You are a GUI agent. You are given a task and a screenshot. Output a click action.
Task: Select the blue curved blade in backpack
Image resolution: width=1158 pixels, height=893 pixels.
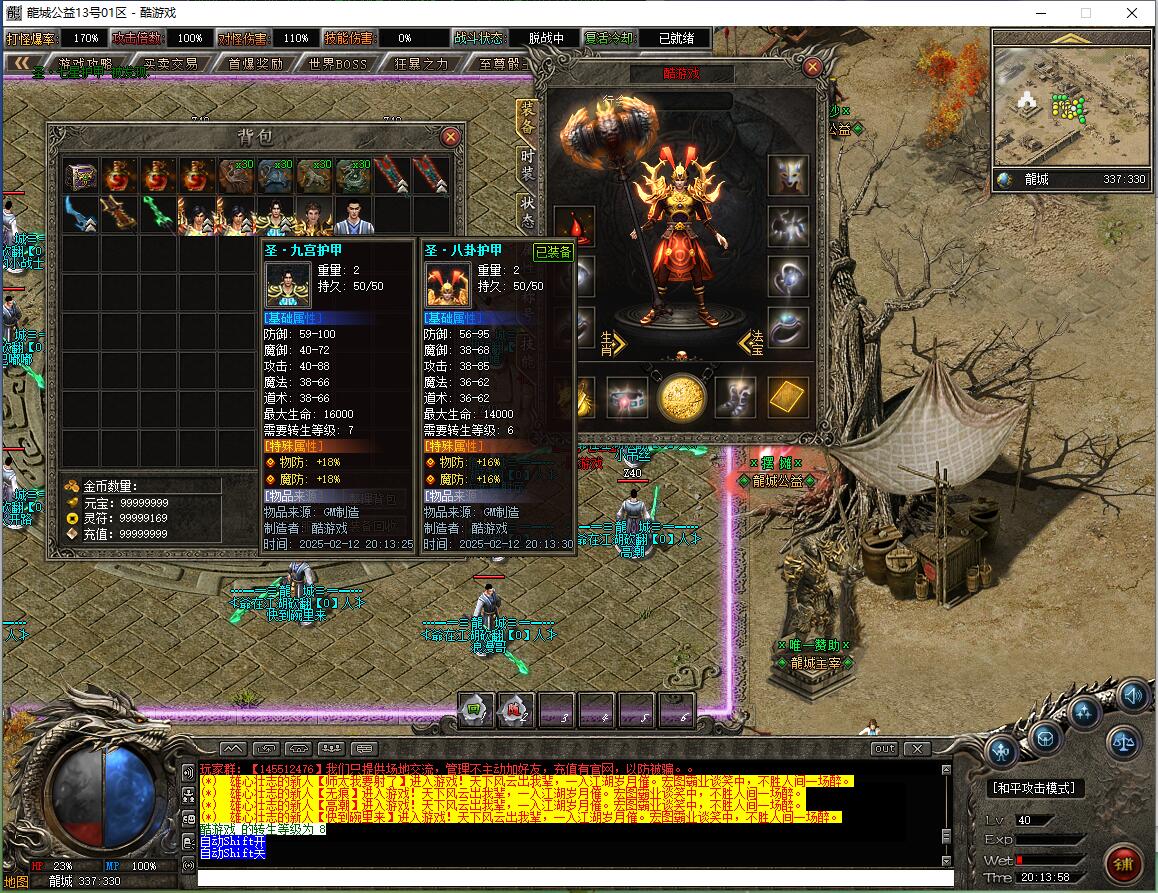pos(82,214)
